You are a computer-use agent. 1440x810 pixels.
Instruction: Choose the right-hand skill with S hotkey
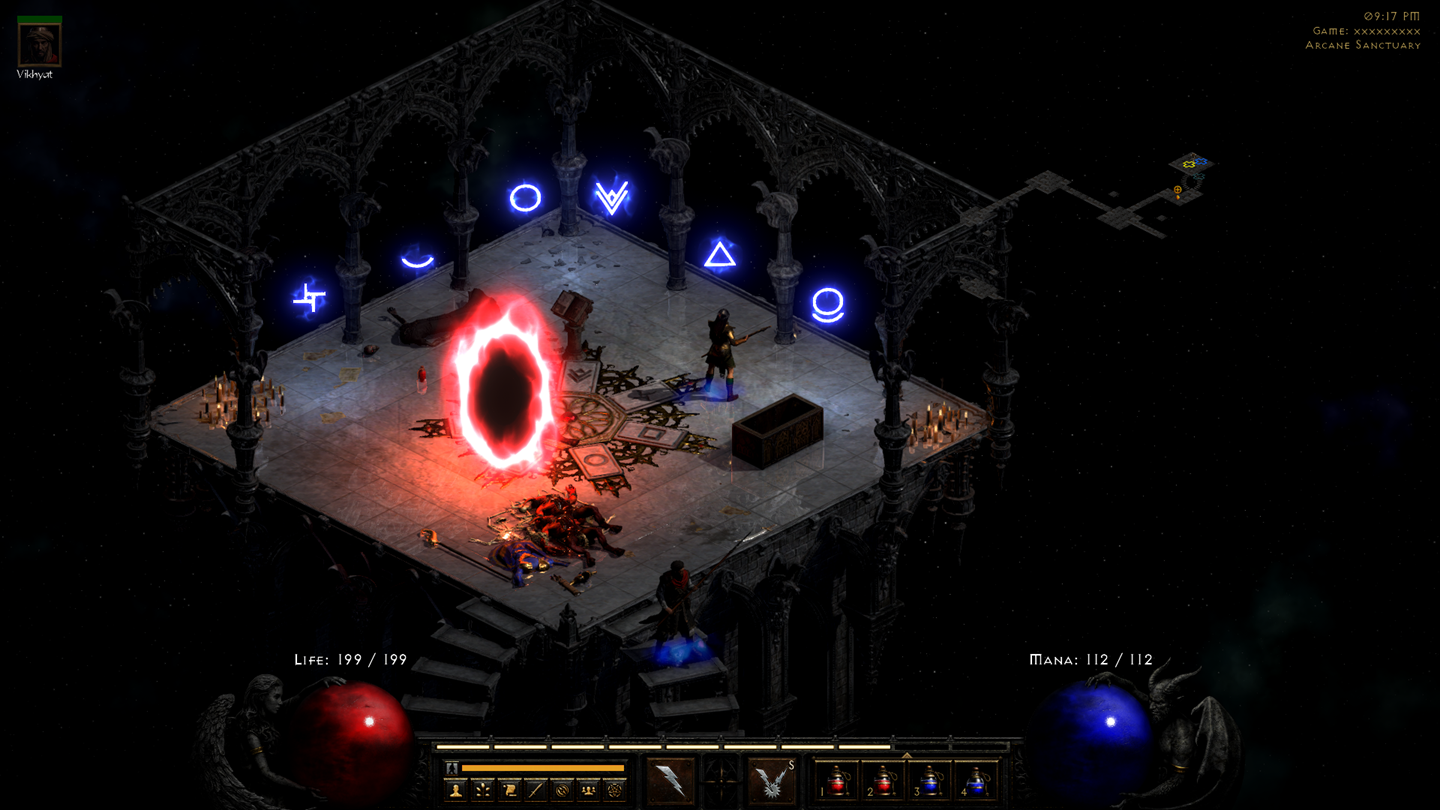(x=771, y=781)
